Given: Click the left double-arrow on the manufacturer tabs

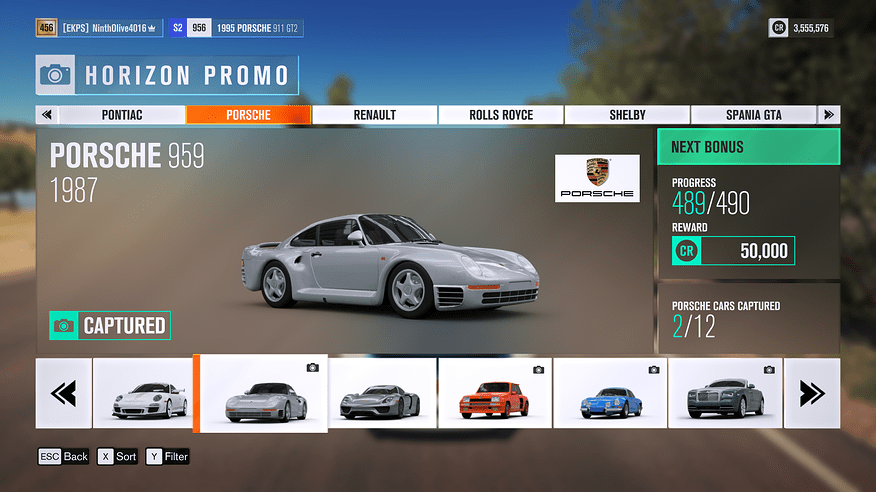Looking at the screenshot, I should (46, 115).
